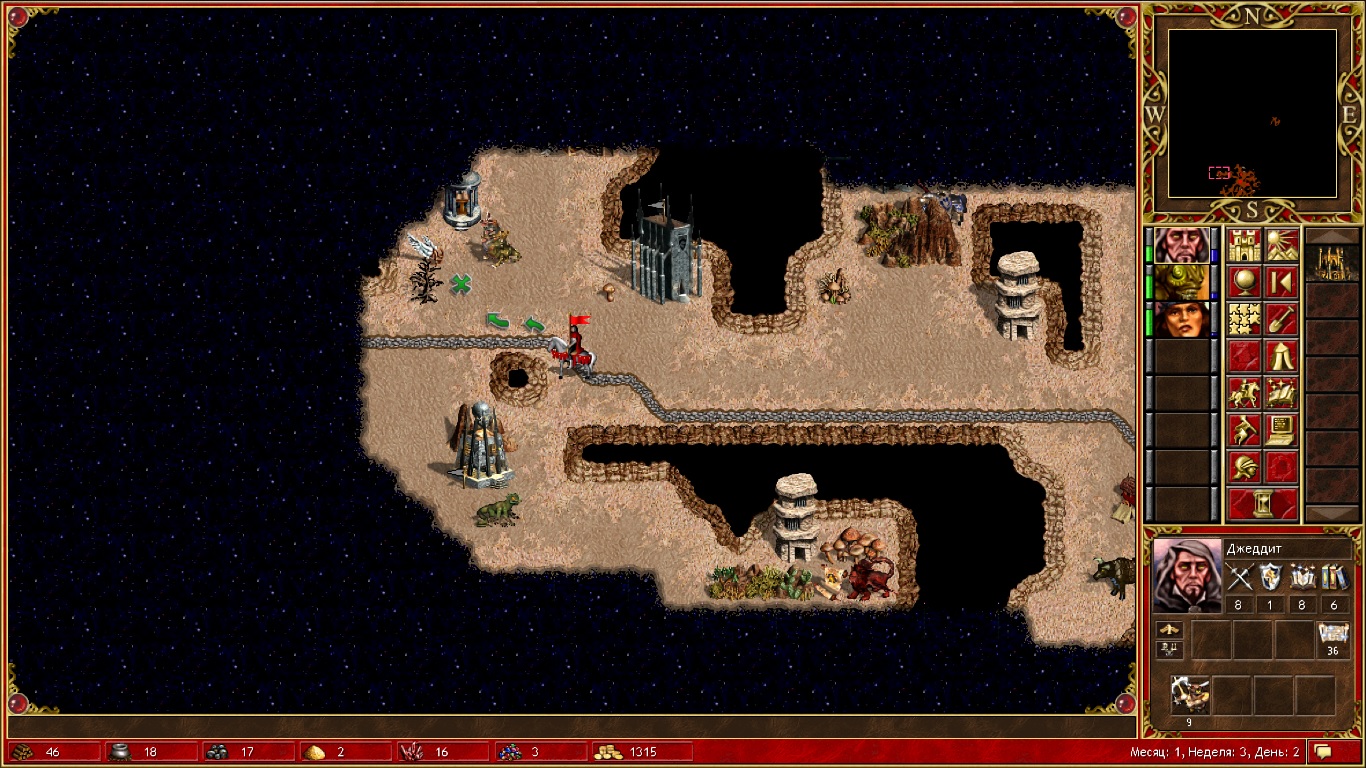Click the running figure button

(1245, 431)
